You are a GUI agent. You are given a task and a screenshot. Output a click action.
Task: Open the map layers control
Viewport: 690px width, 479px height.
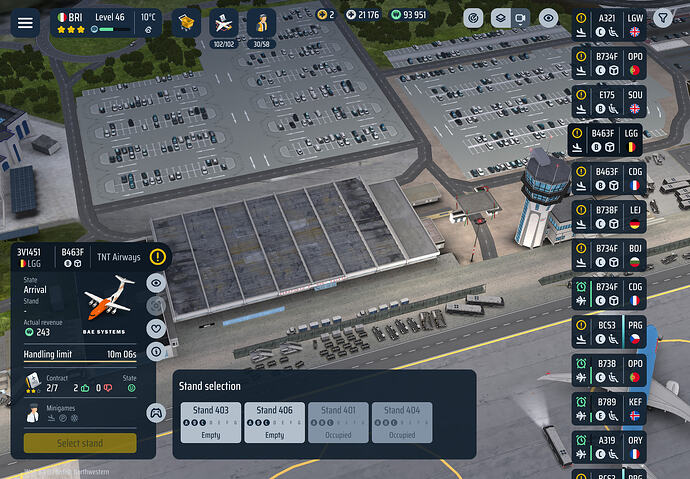[x=498, y=18]
